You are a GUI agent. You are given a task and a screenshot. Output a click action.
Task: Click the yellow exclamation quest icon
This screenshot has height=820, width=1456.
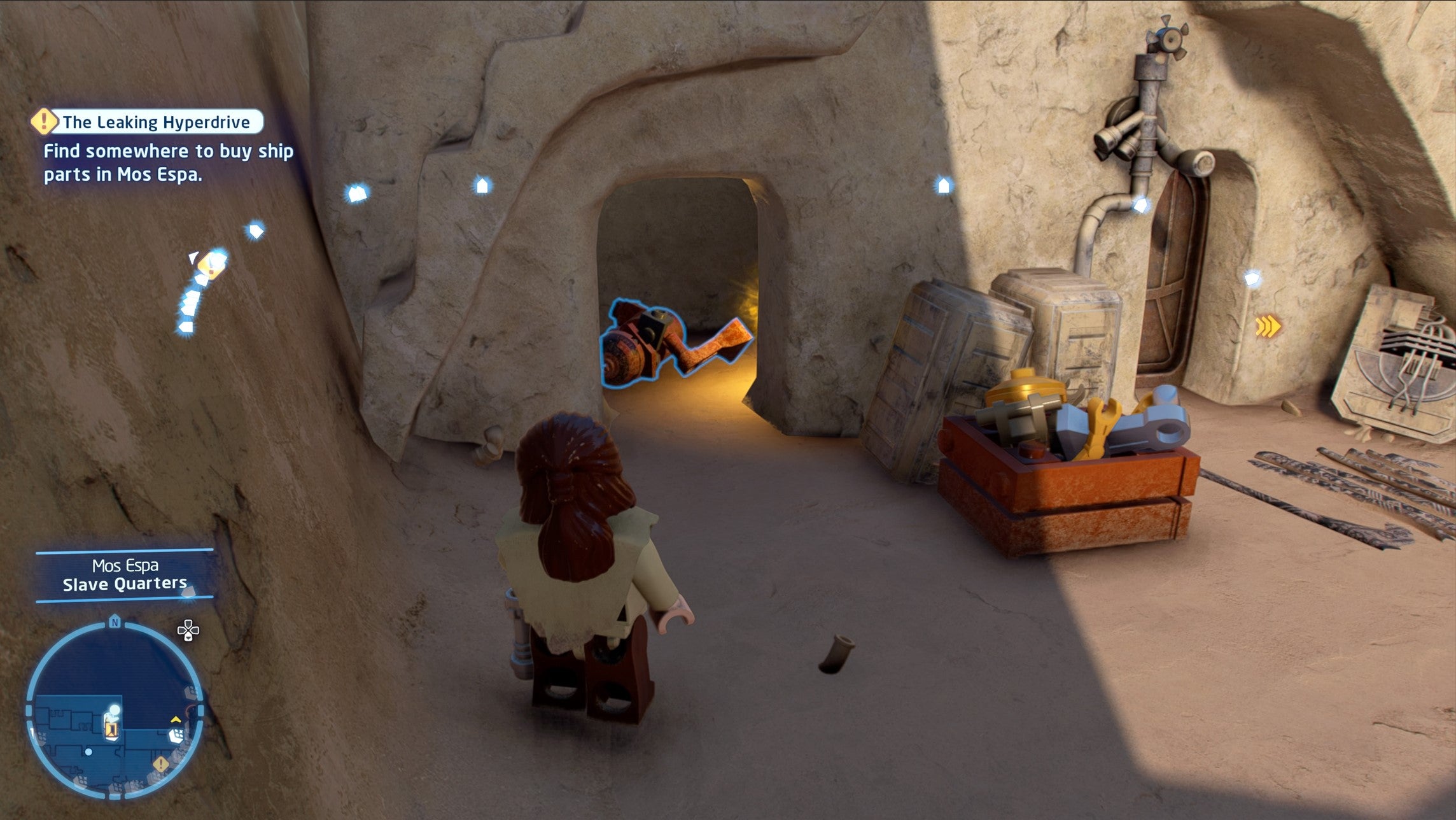point(43,123)
